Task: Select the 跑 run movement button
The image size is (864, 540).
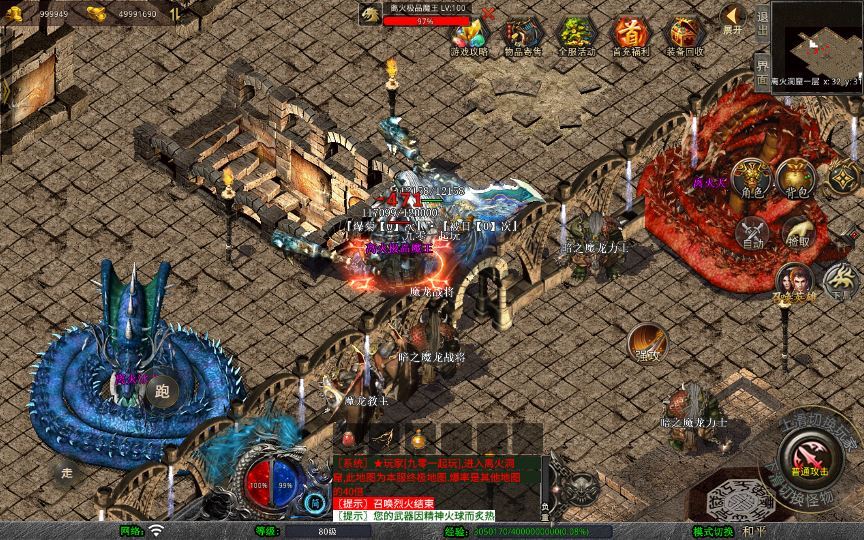Action: coord(162,391)
